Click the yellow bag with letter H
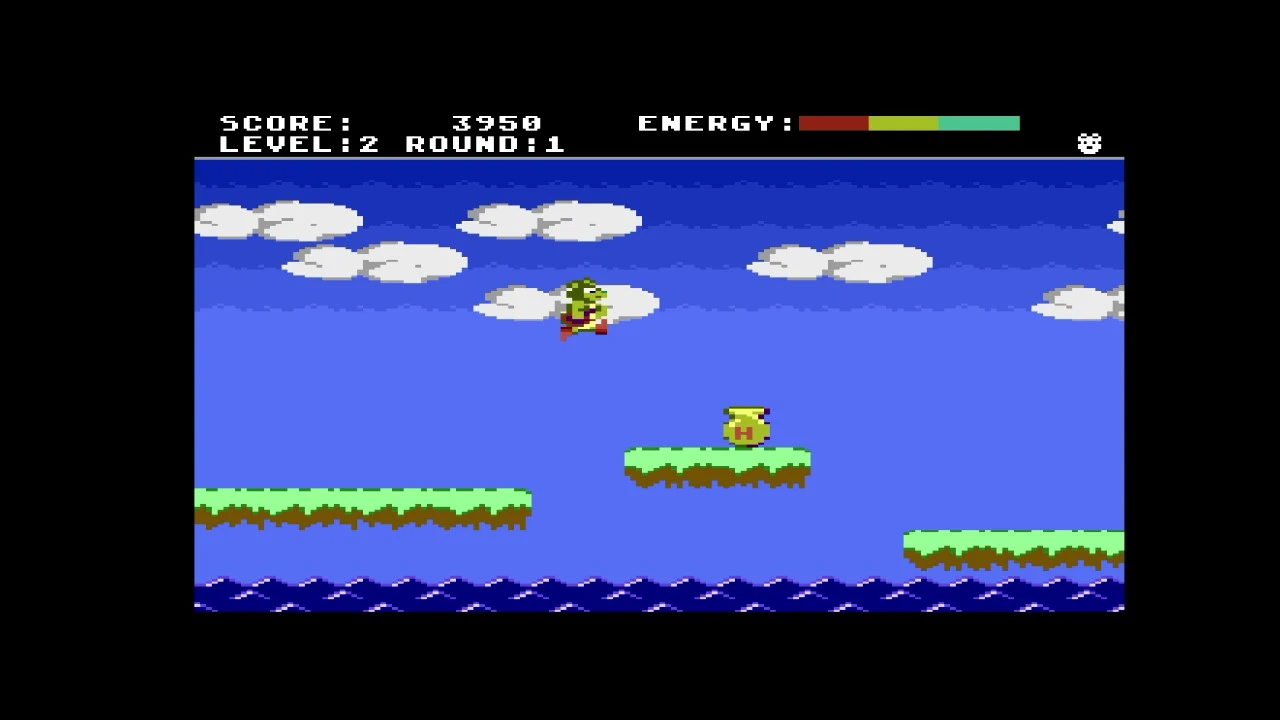This screenshot has width=1280, height=720. pyautogui.click(x=745, y=425)
